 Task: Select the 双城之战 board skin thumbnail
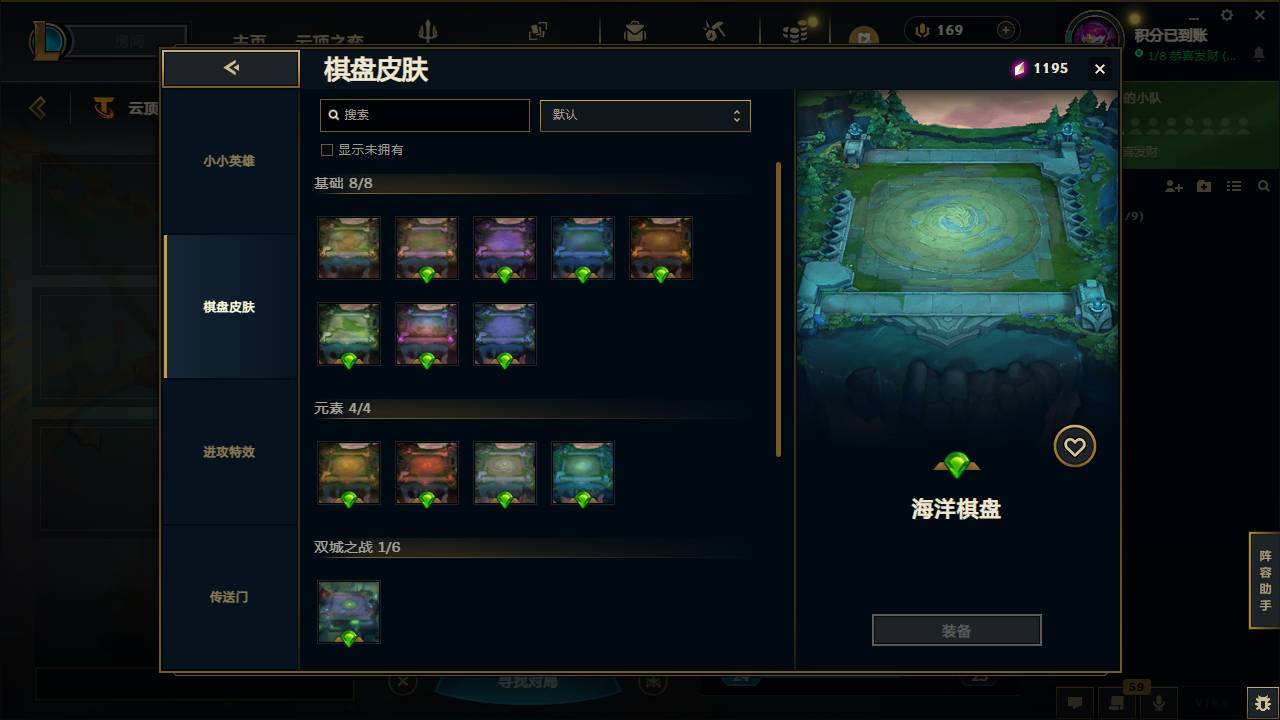348,611
